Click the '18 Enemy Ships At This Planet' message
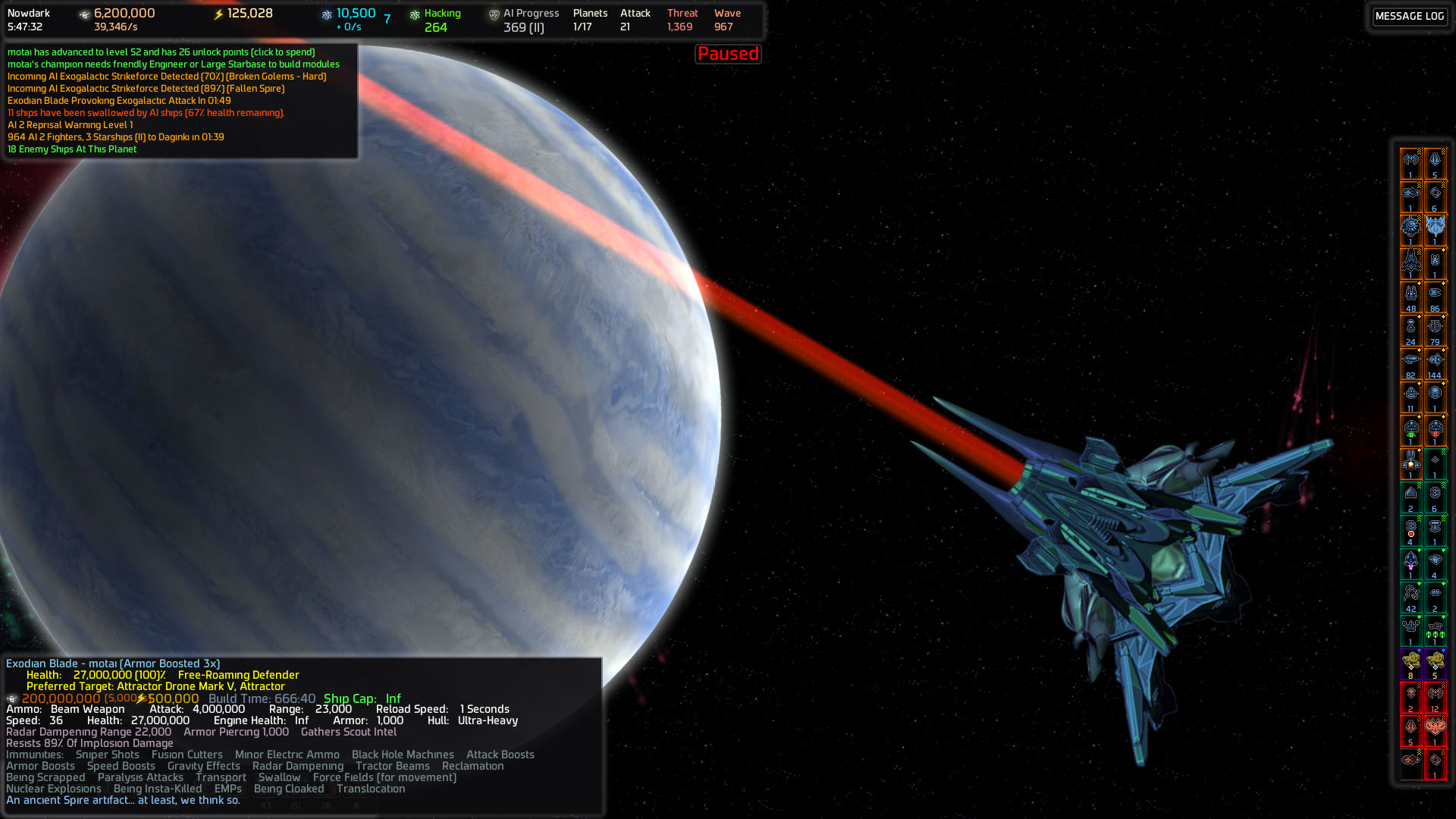 point(71,149)
